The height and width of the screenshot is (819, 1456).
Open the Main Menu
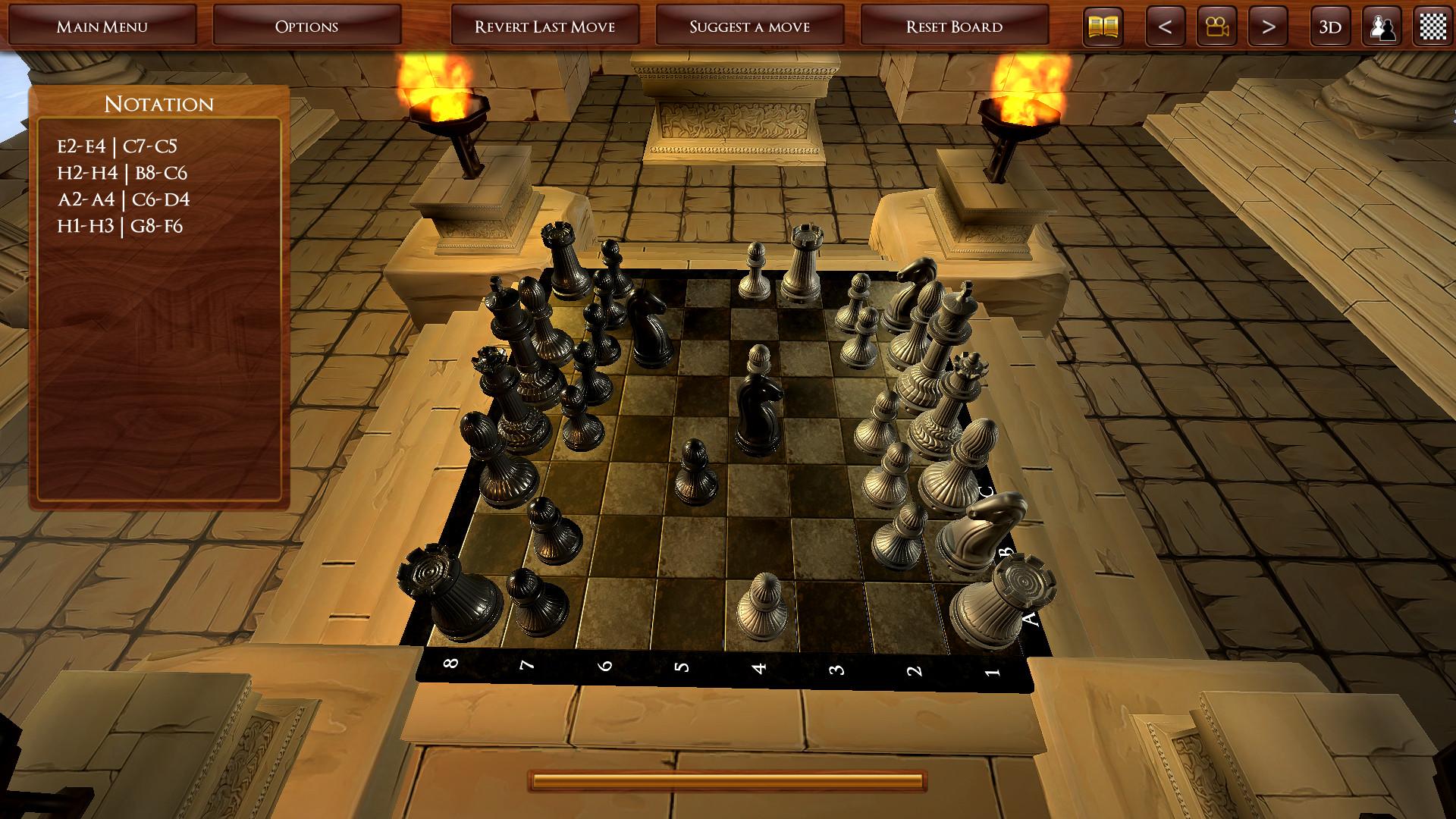click(103, 25)
